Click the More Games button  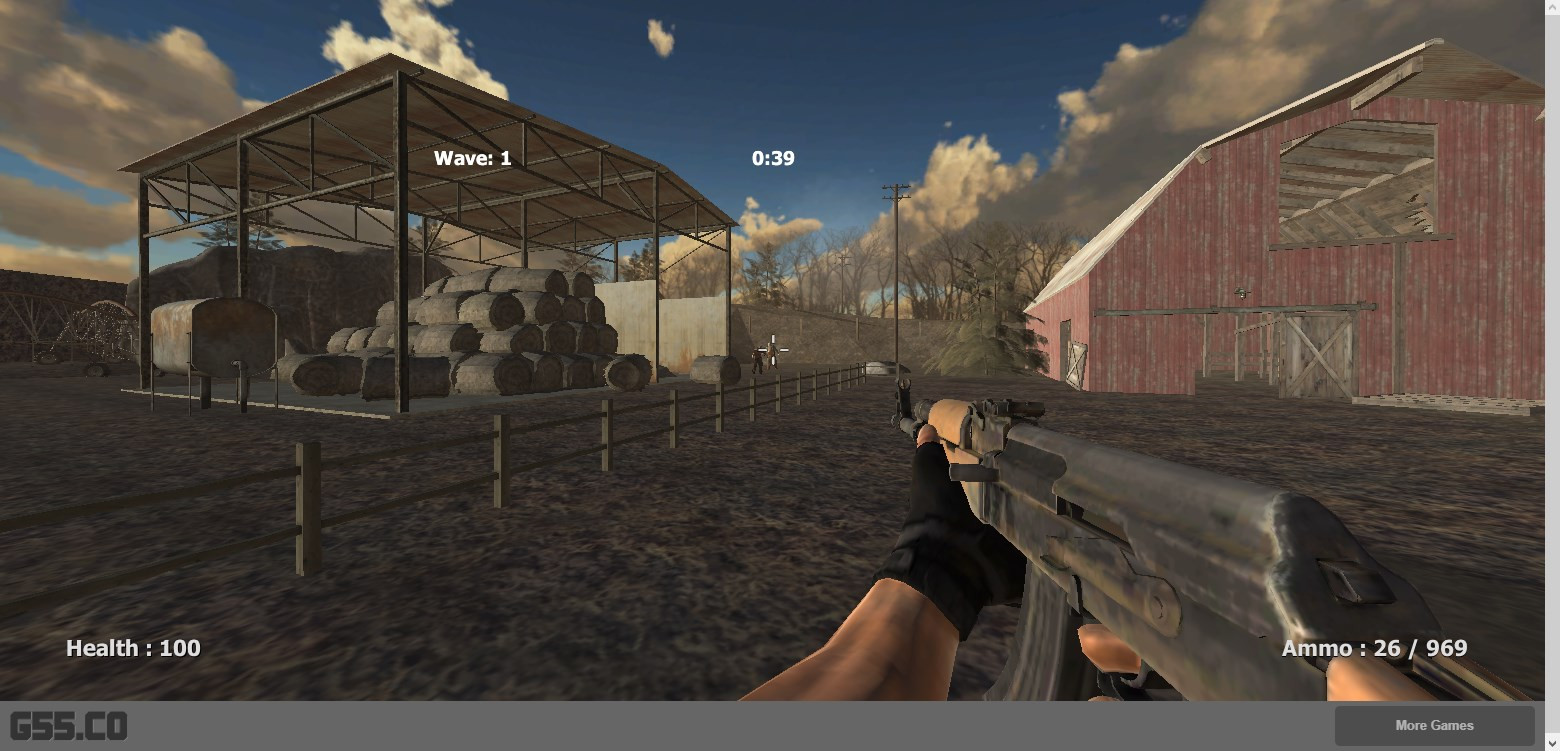1434,726
